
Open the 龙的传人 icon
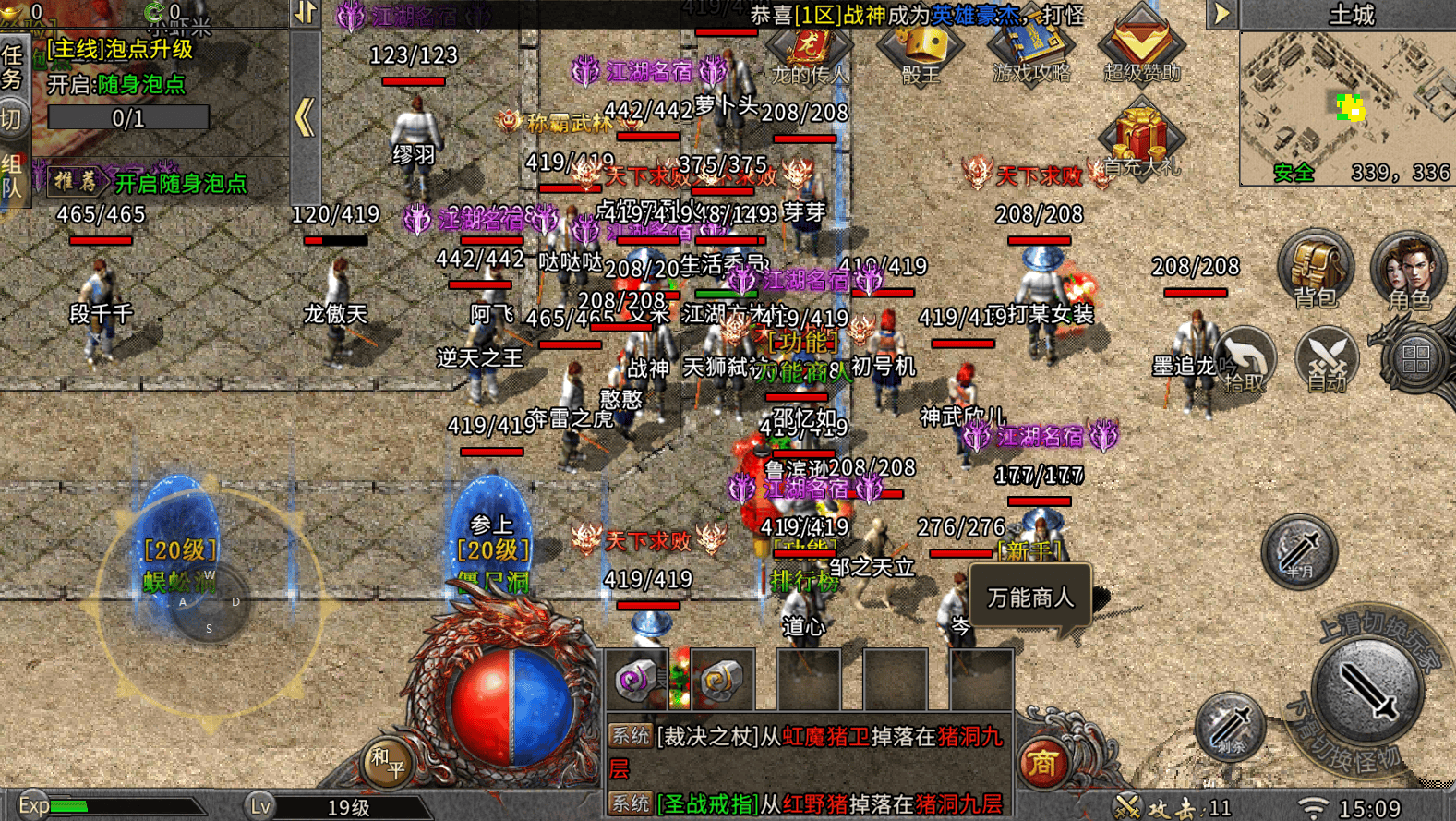coord(809,48)
